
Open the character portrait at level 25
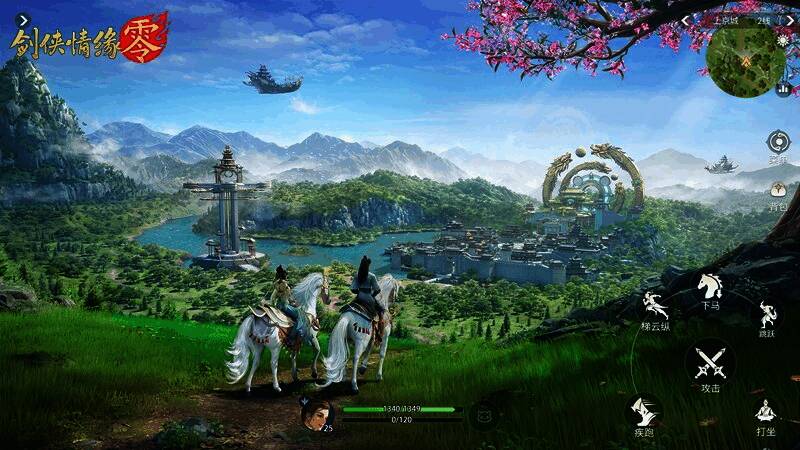(317, 413)
